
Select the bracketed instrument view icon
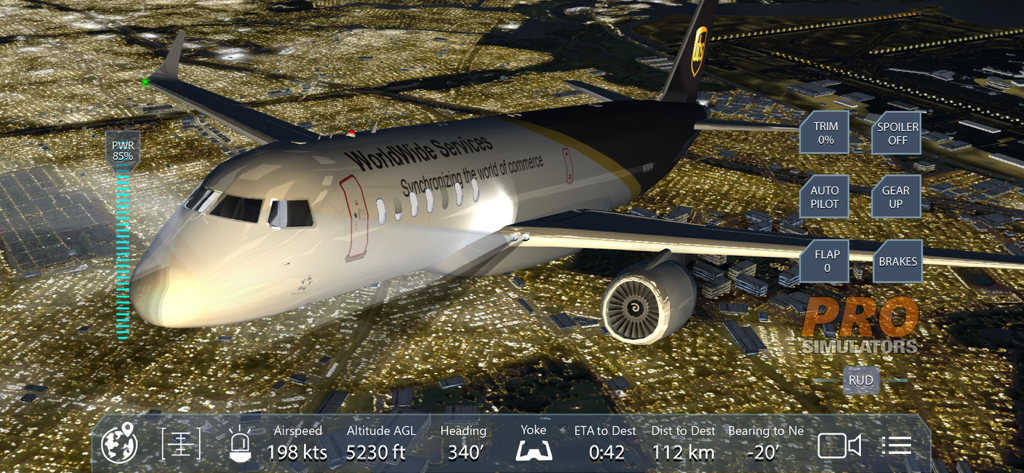pyautogui.click(x=181, y=444)
